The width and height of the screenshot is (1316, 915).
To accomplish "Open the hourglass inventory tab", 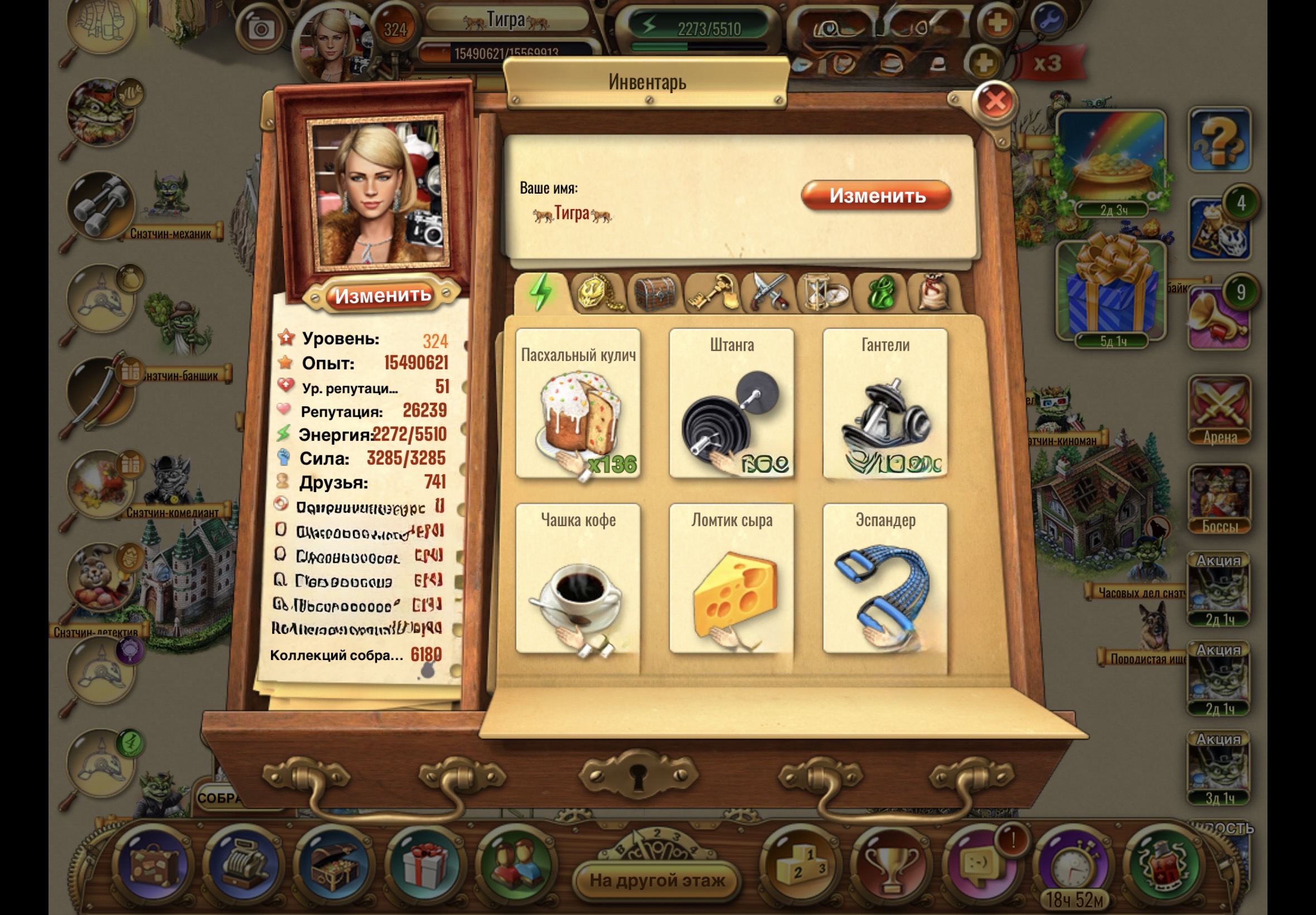I will click(823, 293).
